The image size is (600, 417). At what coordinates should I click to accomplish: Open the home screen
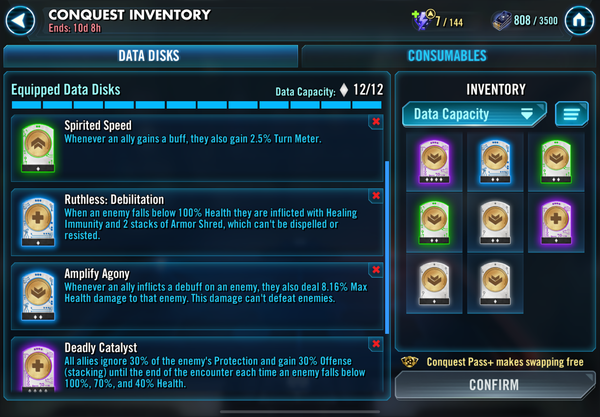(x=577, y=20)
